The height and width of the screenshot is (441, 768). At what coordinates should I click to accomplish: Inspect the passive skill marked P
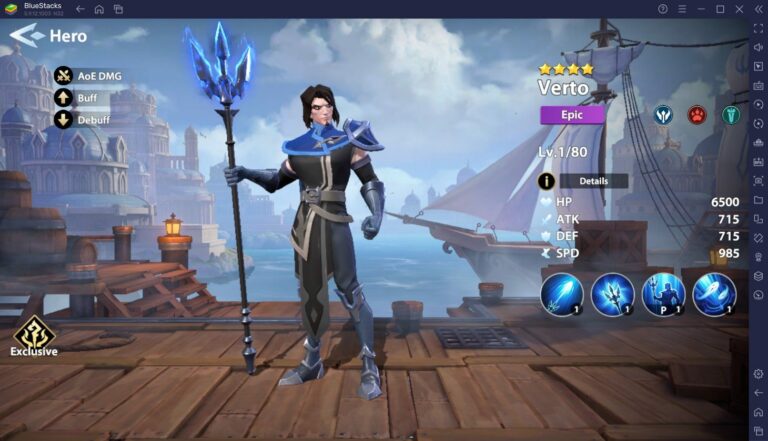tap(663, 294)
